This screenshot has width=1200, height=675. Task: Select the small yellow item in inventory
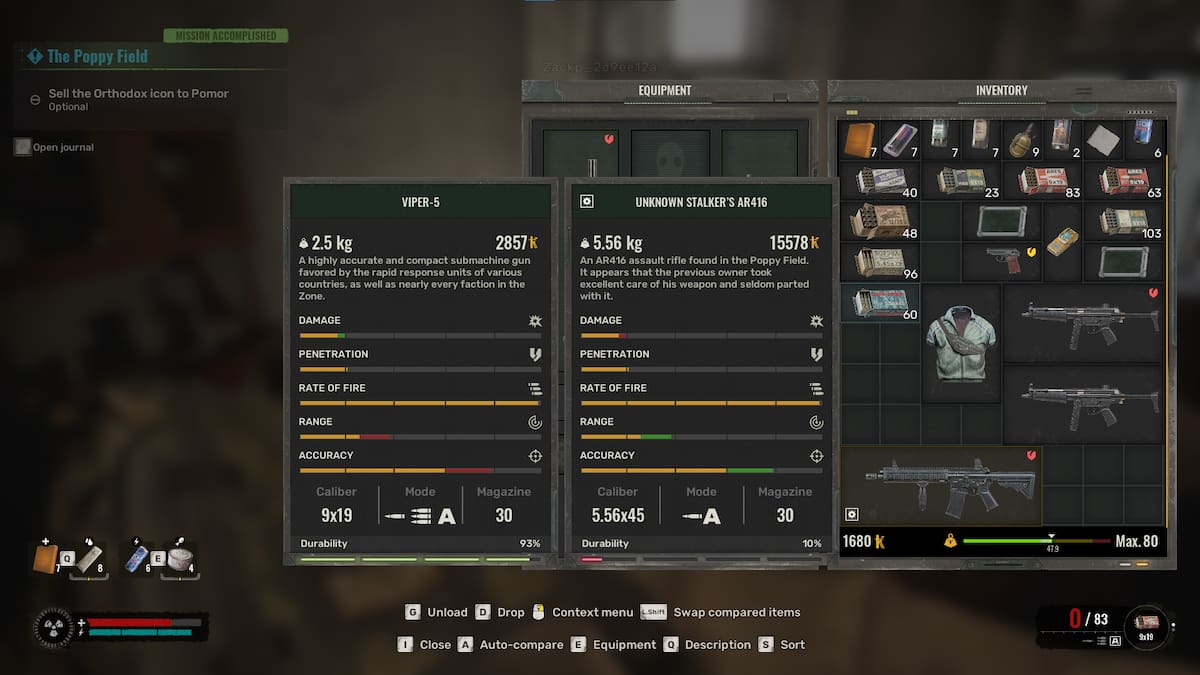coord(1061,241)
